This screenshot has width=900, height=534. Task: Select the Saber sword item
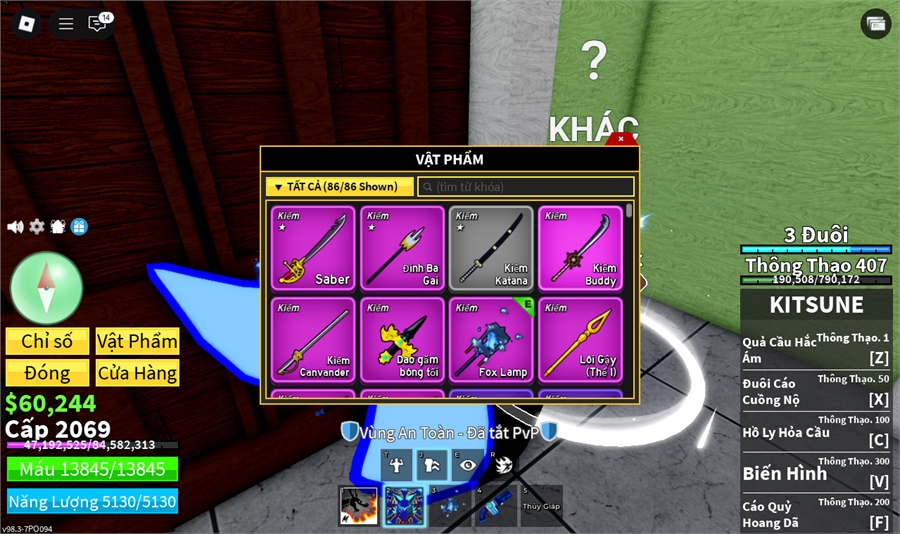312,248
